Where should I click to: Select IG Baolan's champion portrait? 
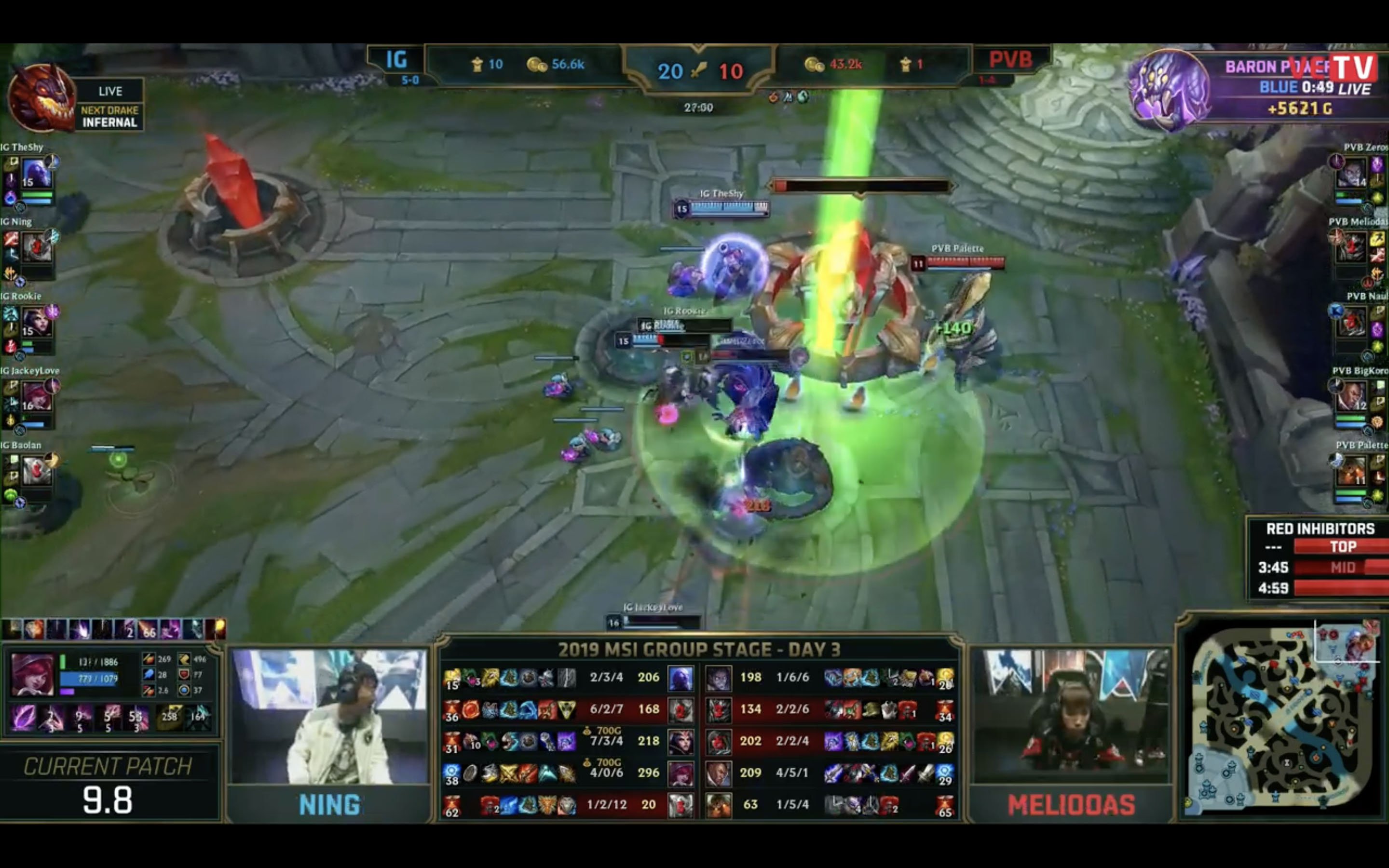(x=36, y=471)
